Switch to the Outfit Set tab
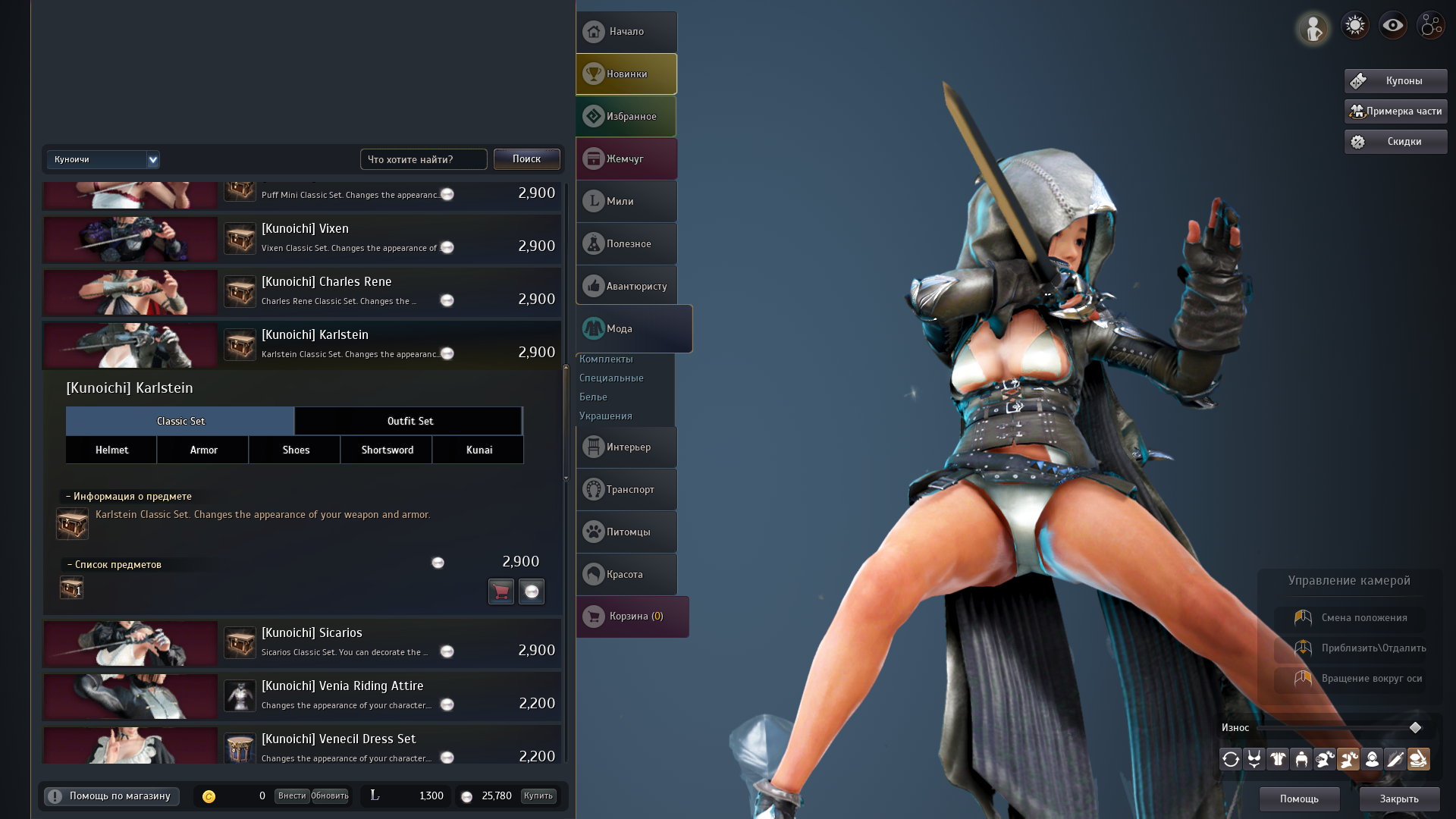Screen dimensions: 1456x819 coord(408,421)
